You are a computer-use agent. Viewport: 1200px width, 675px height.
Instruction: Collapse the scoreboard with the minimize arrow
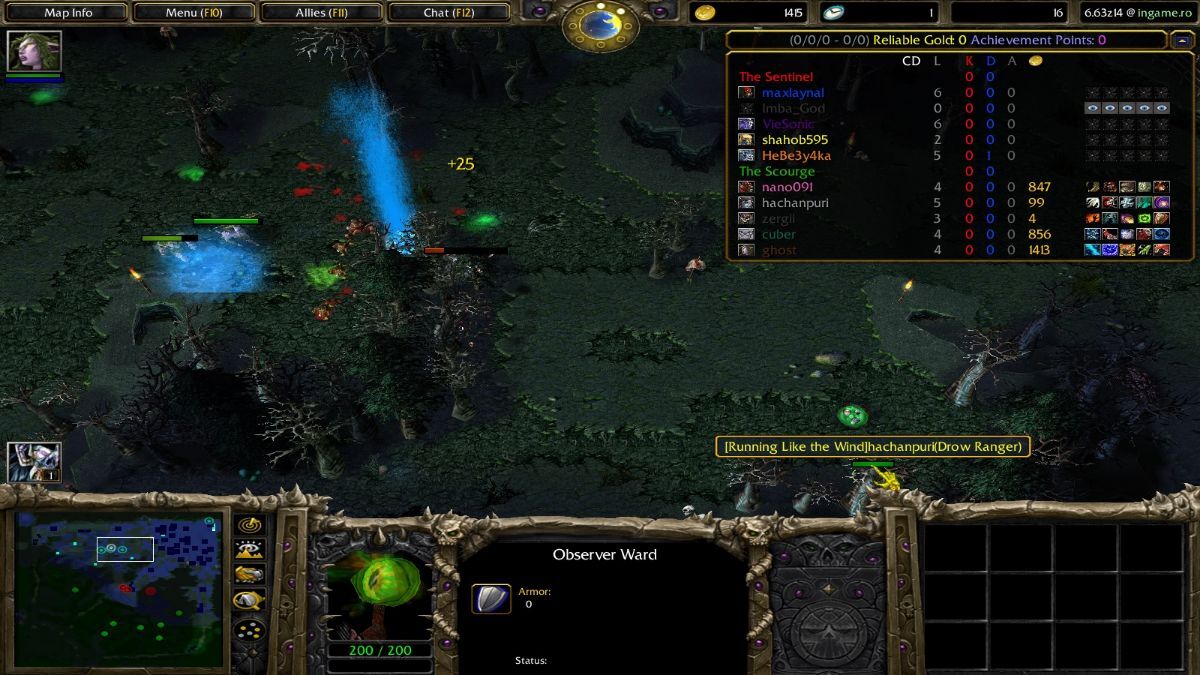click(1182, 40)
